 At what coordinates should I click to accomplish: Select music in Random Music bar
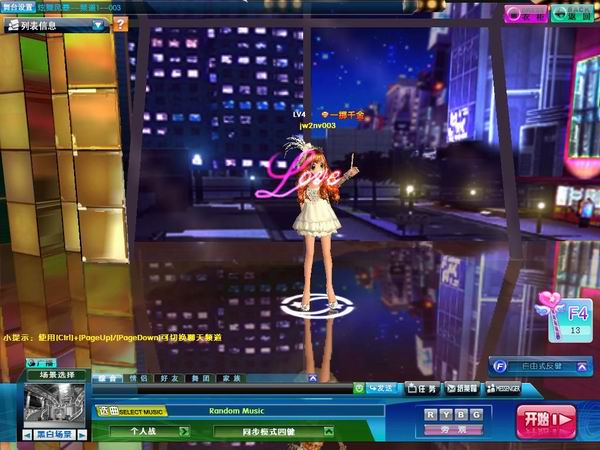click(237, 410)
